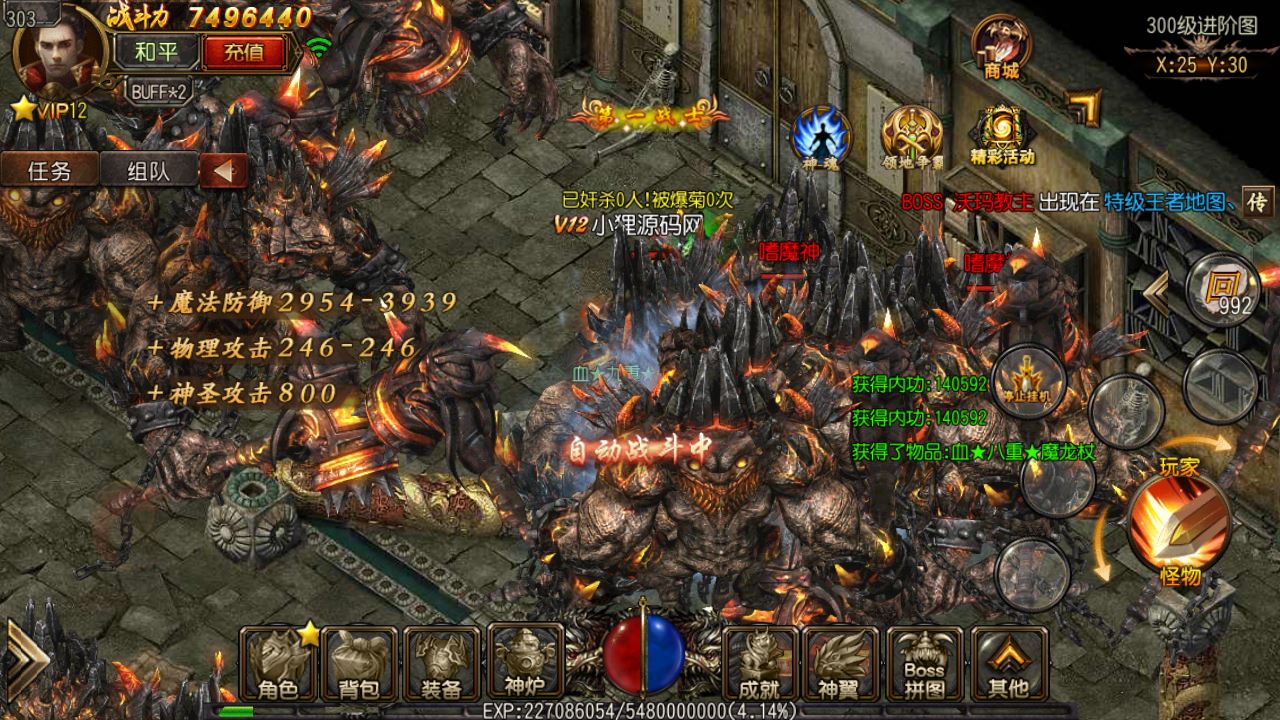Viewport: 1280px width, 720px height.
Task: Click the 充值 recharge button
Action: 244,52
